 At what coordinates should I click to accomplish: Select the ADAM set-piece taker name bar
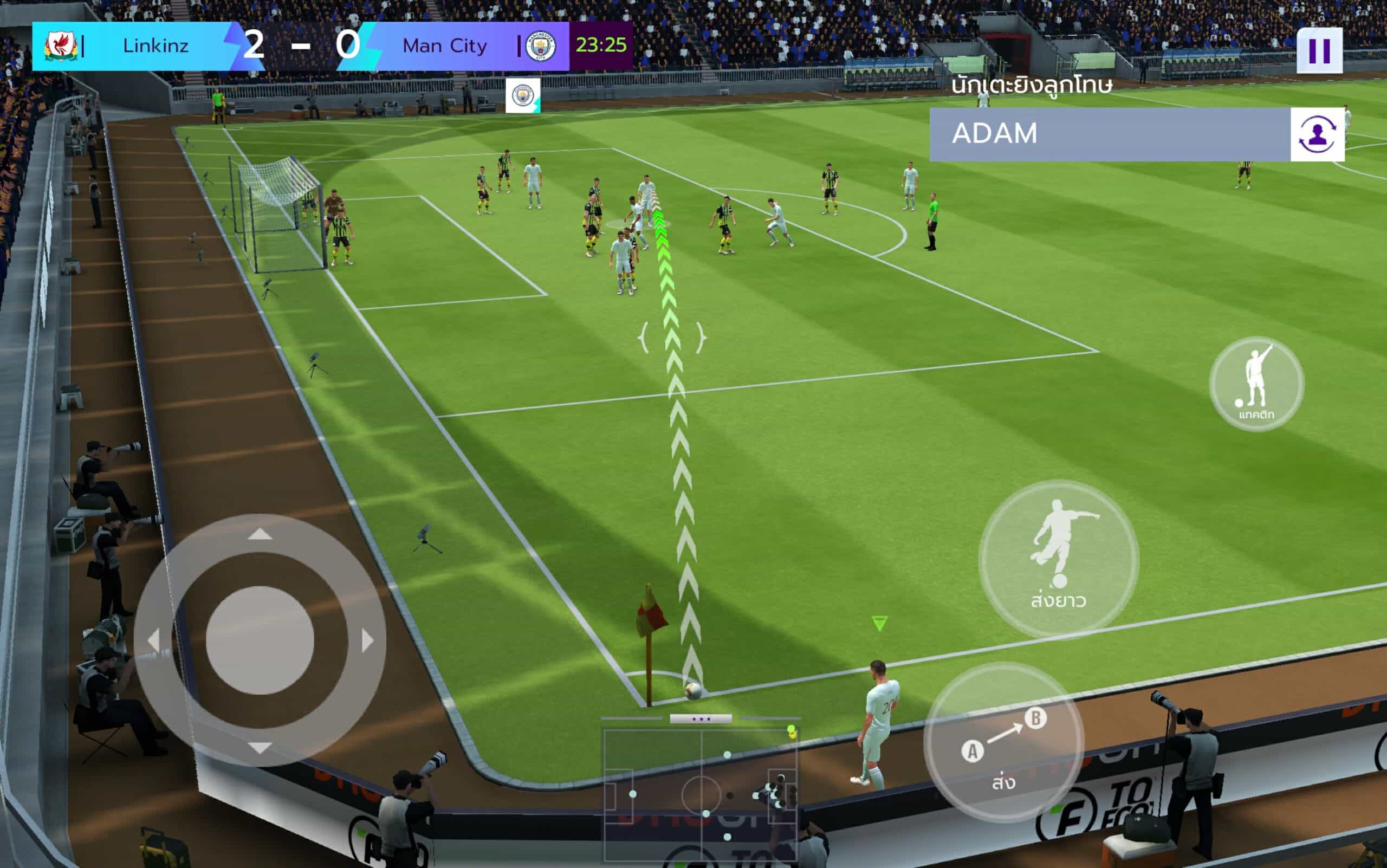click(x=1109, y=134)
